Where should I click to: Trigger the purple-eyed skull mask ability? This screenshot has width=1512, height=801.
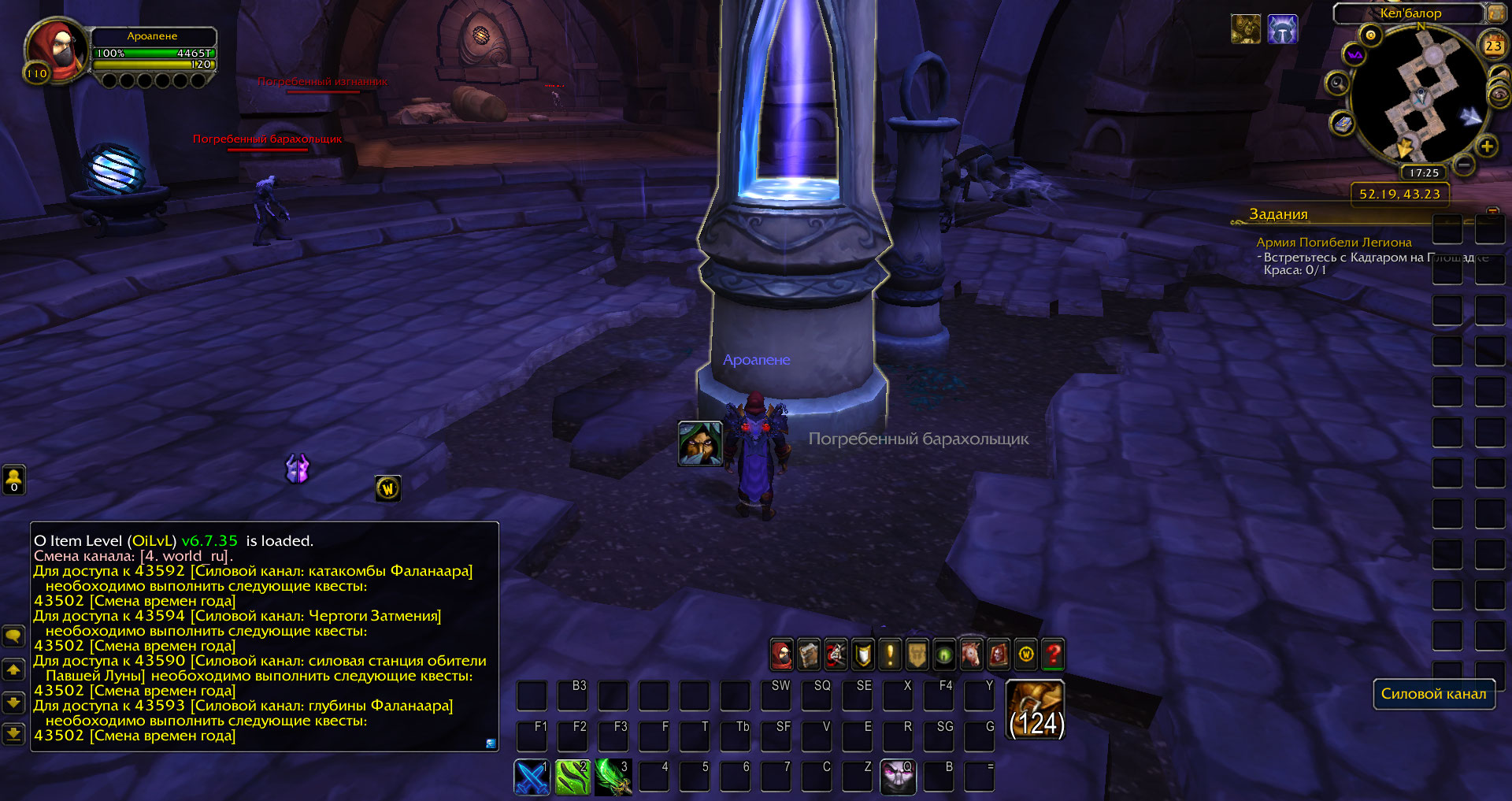pyautogui.click(x=898, y=777)
